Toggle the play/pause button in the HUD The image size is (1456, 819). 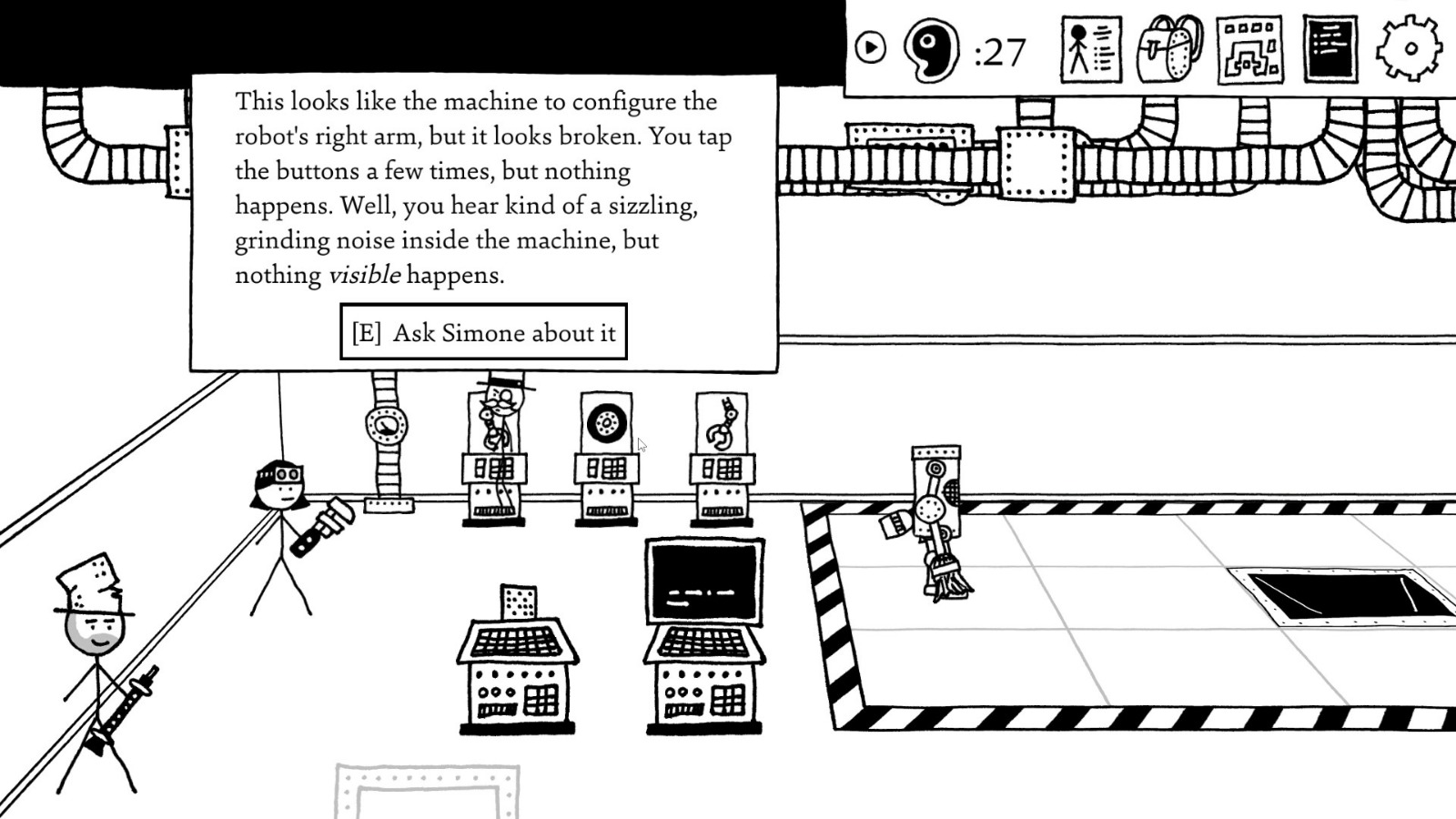(x=871, y=48)
